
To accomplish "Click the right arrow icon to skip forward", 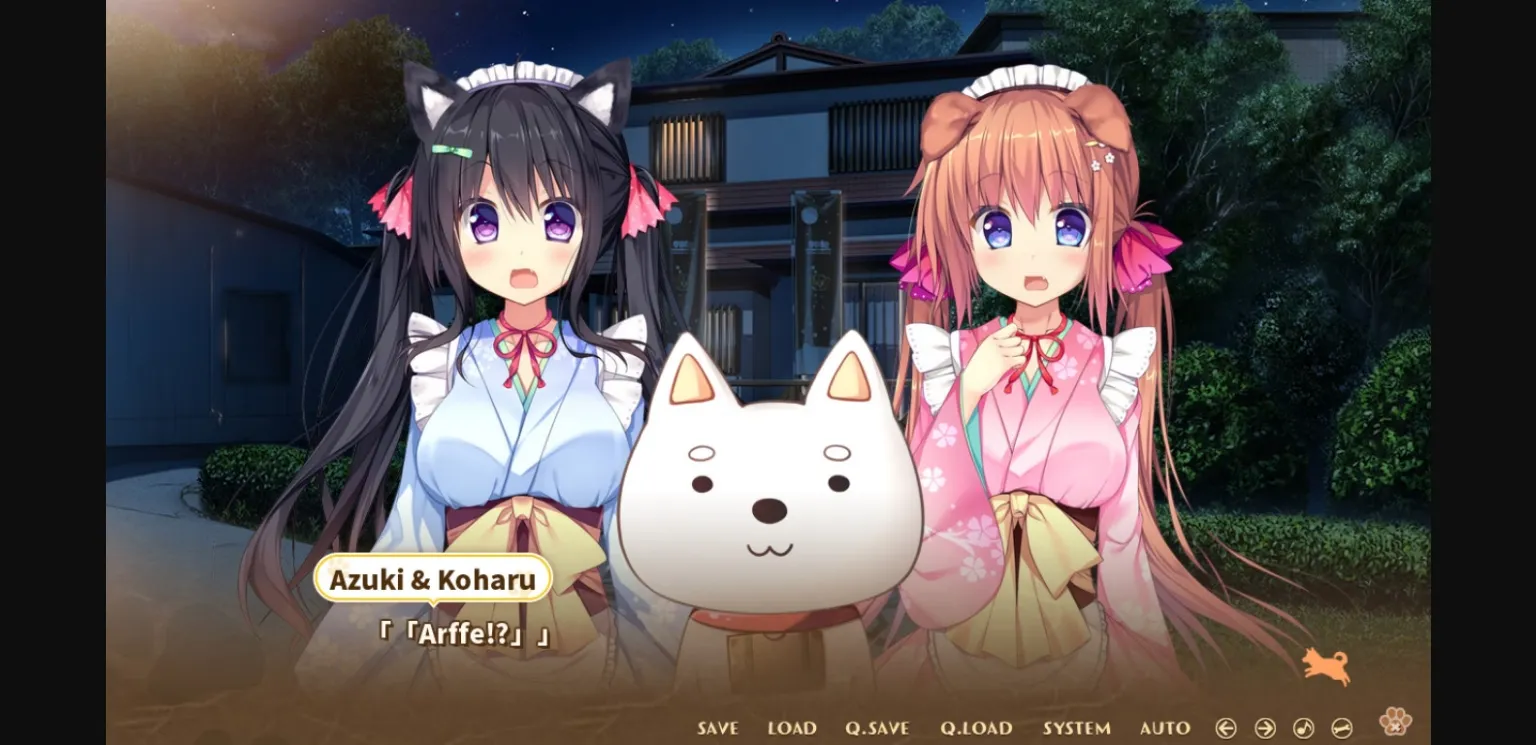I will [x=1263, y=727].
